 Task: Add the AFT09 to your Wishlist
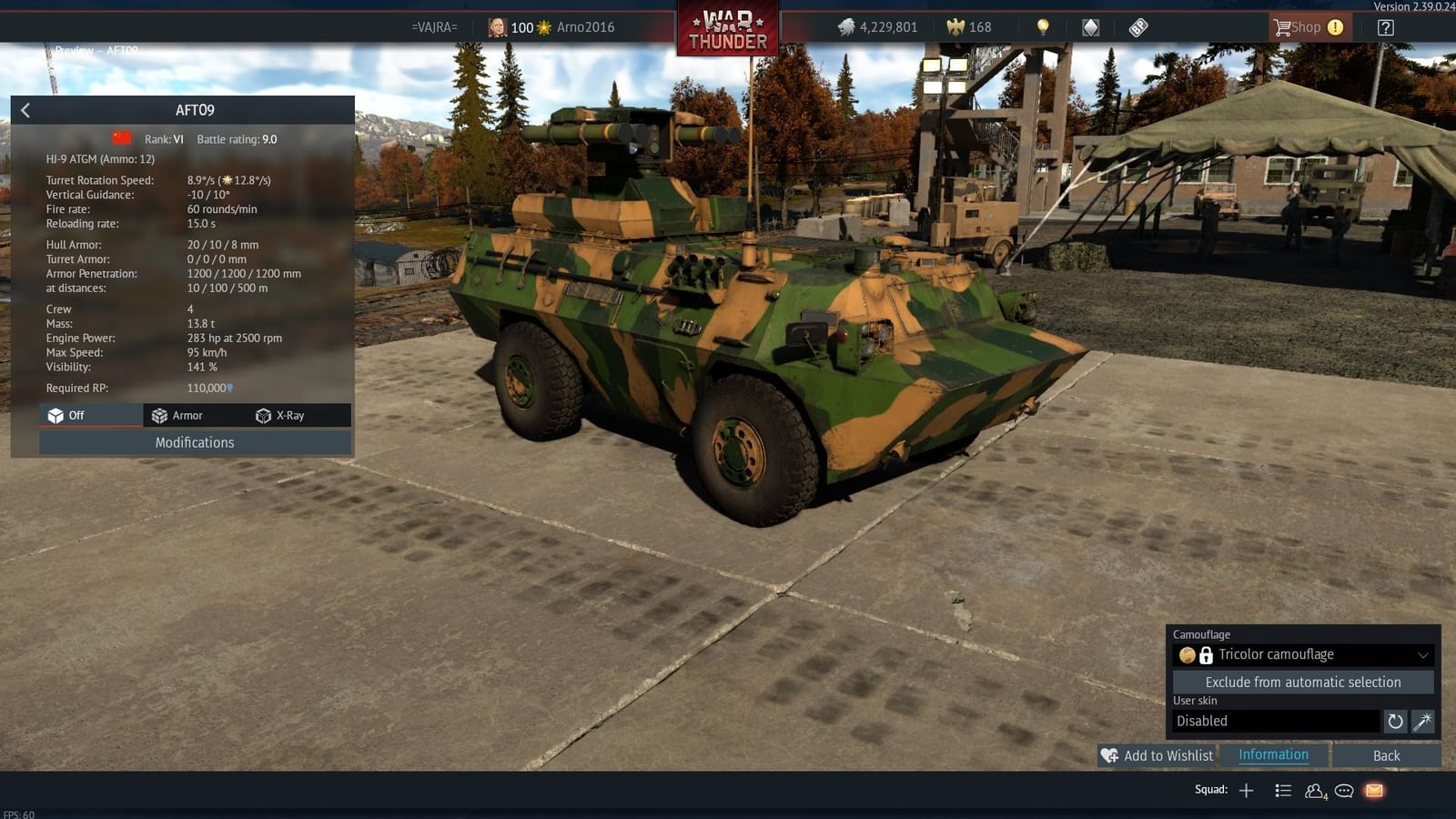[1158, 755]
